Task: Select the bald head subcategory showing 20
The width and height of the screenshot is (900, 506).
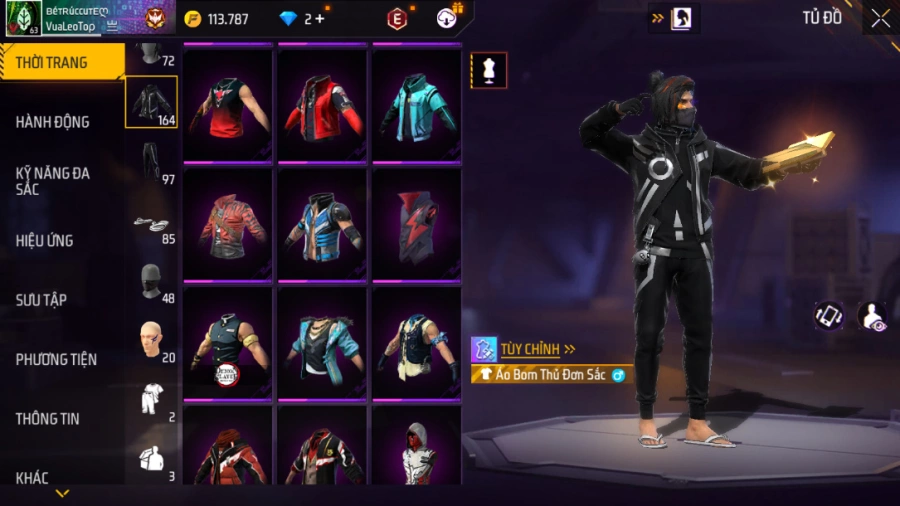Action: 151,342
